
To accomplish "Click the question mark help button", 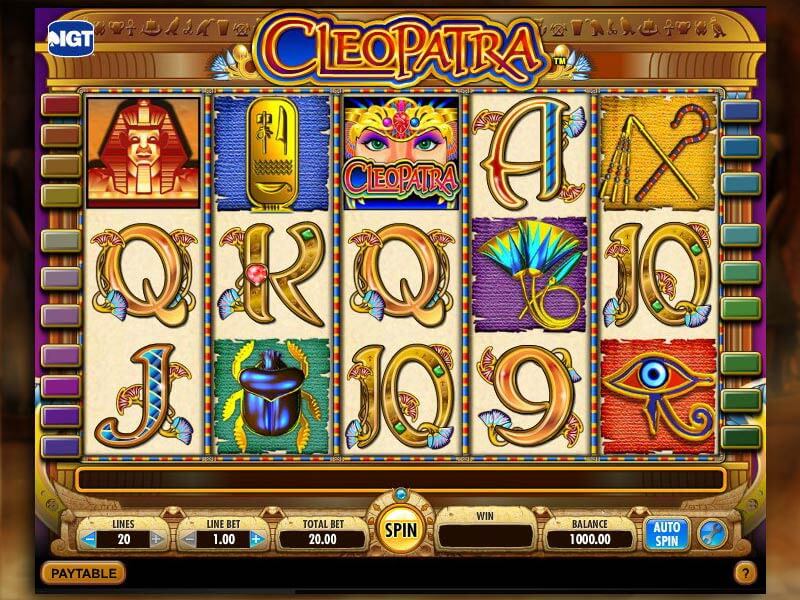I will (745, 574).
